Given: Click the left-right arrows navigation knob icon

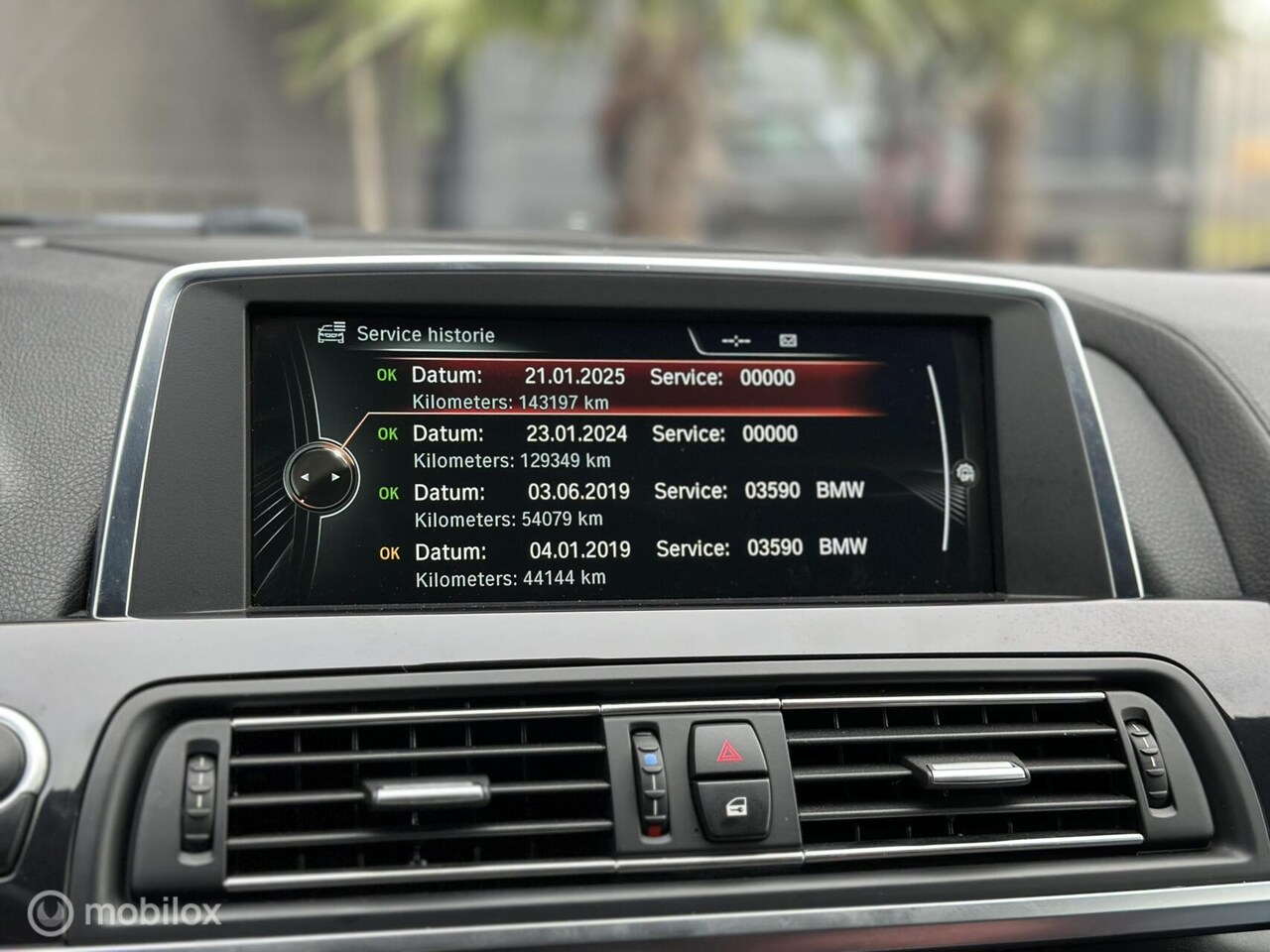Looking at the screenshot, I should (x=319, y=478).
